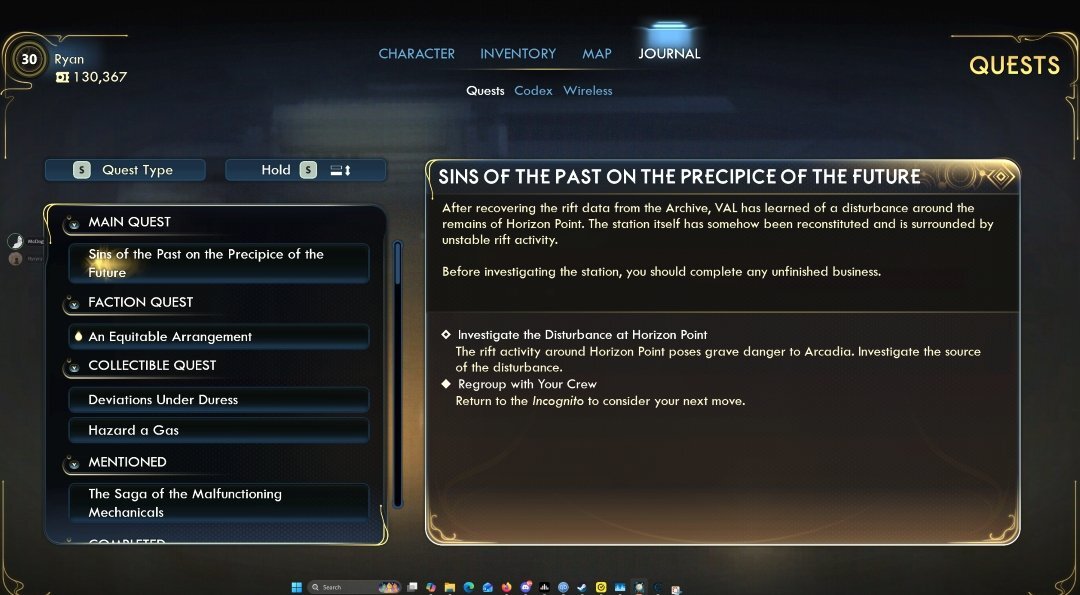Open the Codex sub-tab

tap(533, 91)
